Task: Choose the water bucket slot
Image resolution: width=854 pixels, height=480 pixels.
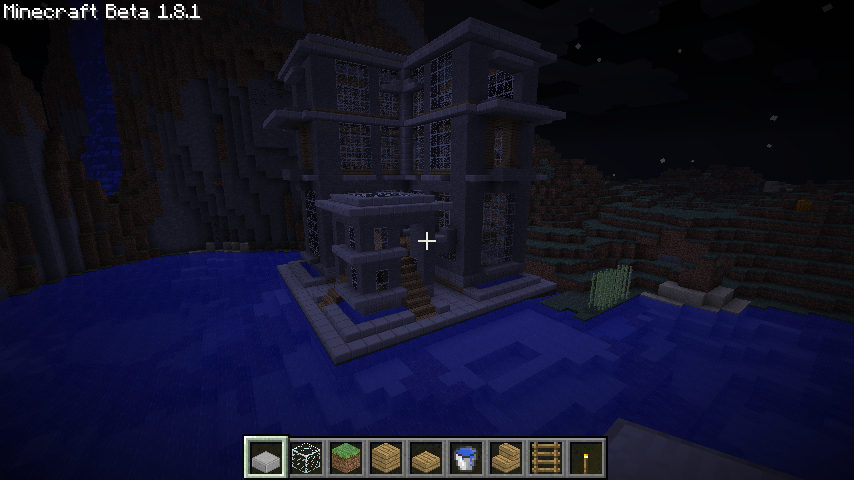Action: click(x=466, y=458)
